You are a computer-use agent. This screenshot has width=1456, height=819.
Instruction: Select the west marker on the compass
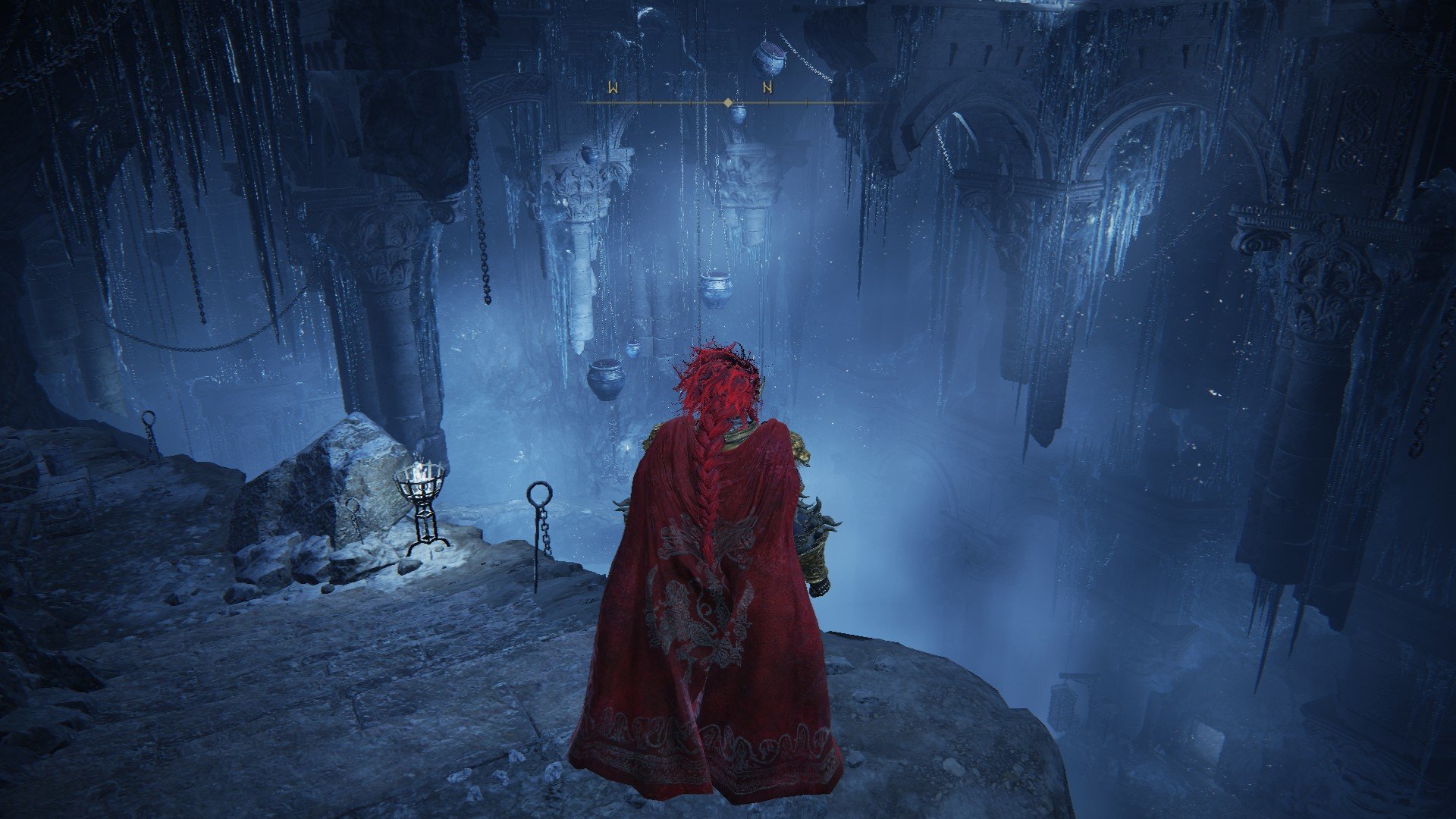613,87
